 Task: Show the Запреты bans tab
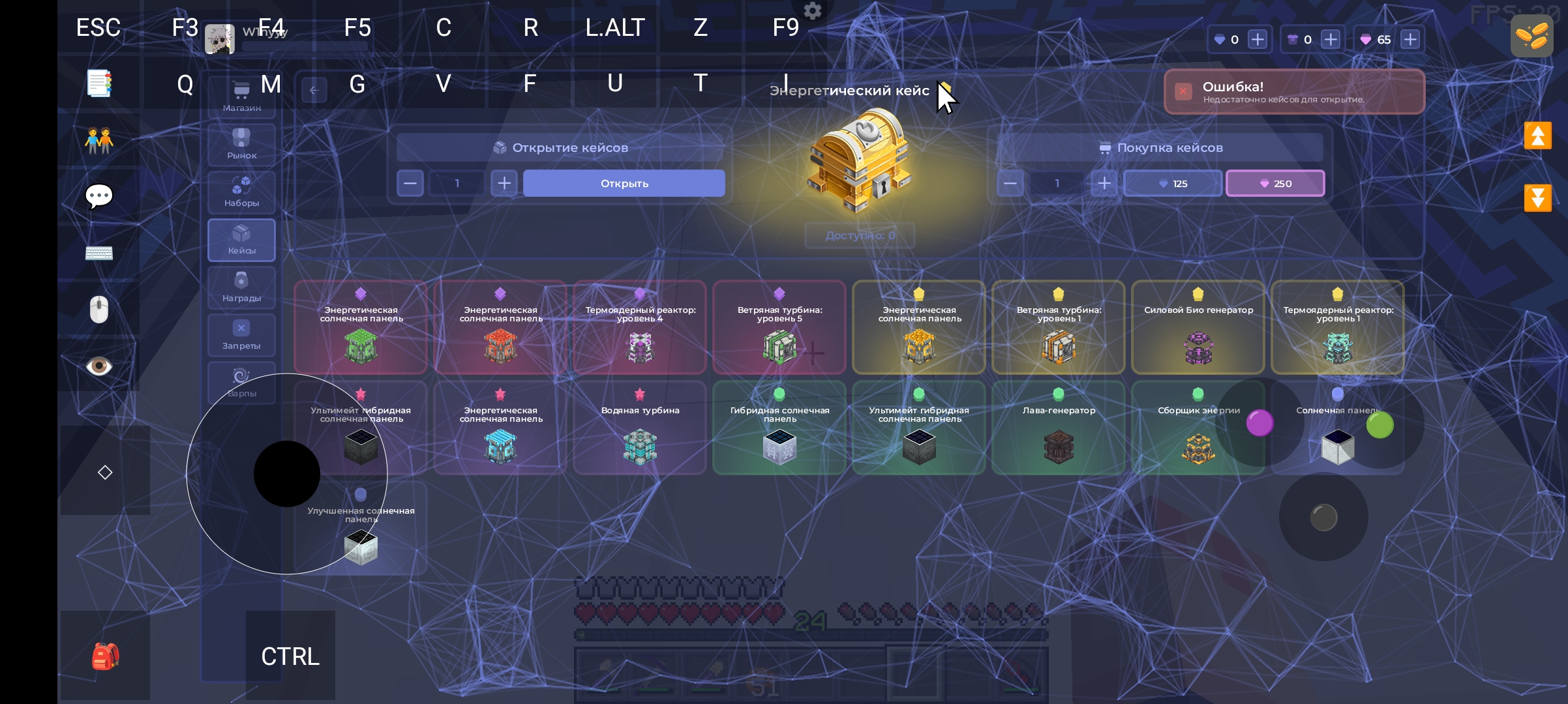(241, 334)
